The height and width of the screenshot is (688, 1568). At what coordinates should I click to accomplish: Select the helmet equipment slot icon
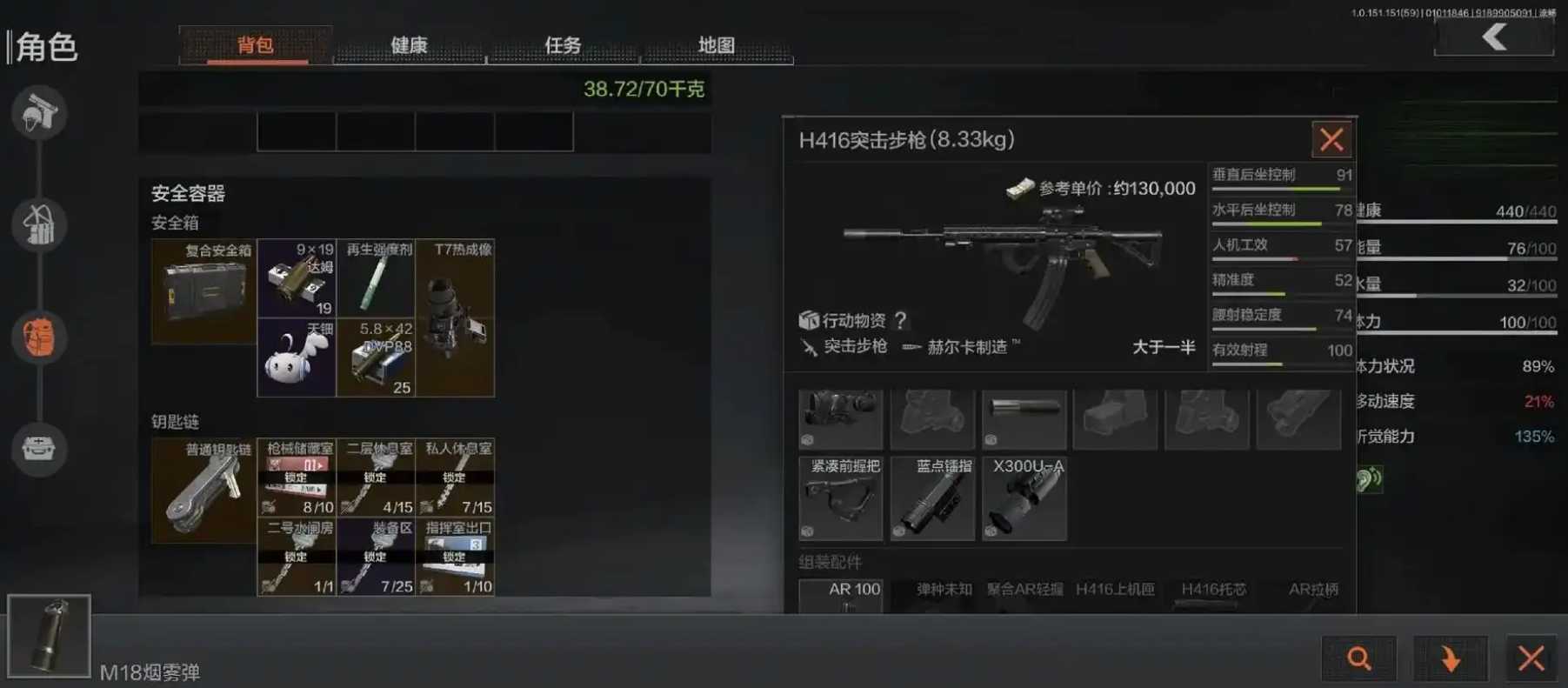(38, 113)
